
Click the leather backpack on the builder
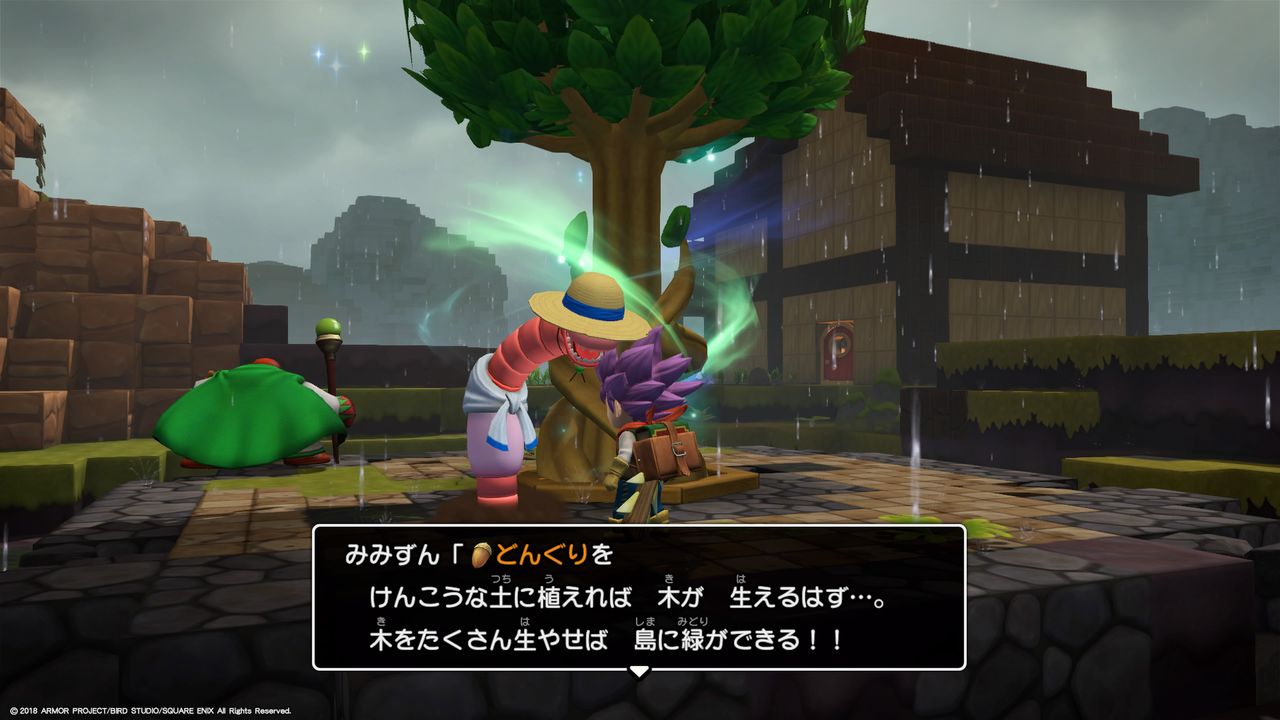point(665,450)
